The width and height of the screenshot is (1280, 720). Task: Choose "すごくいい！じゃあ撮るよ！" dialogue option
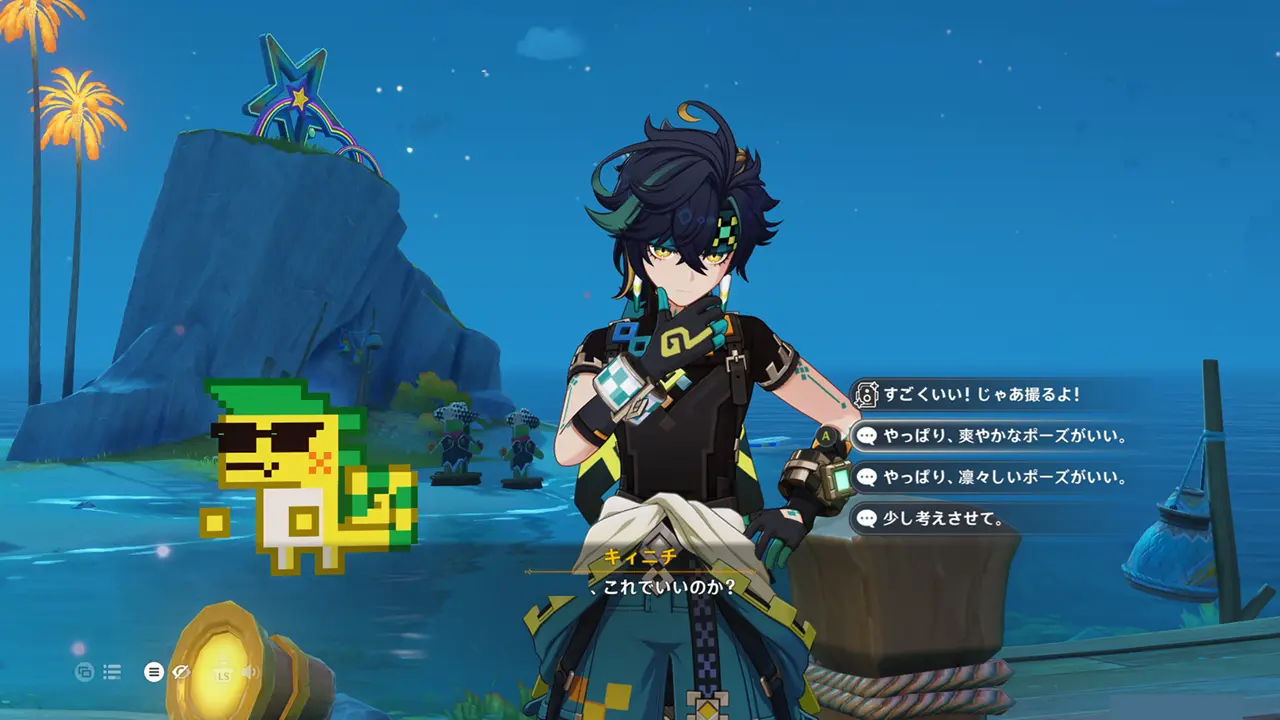[980, 395]
